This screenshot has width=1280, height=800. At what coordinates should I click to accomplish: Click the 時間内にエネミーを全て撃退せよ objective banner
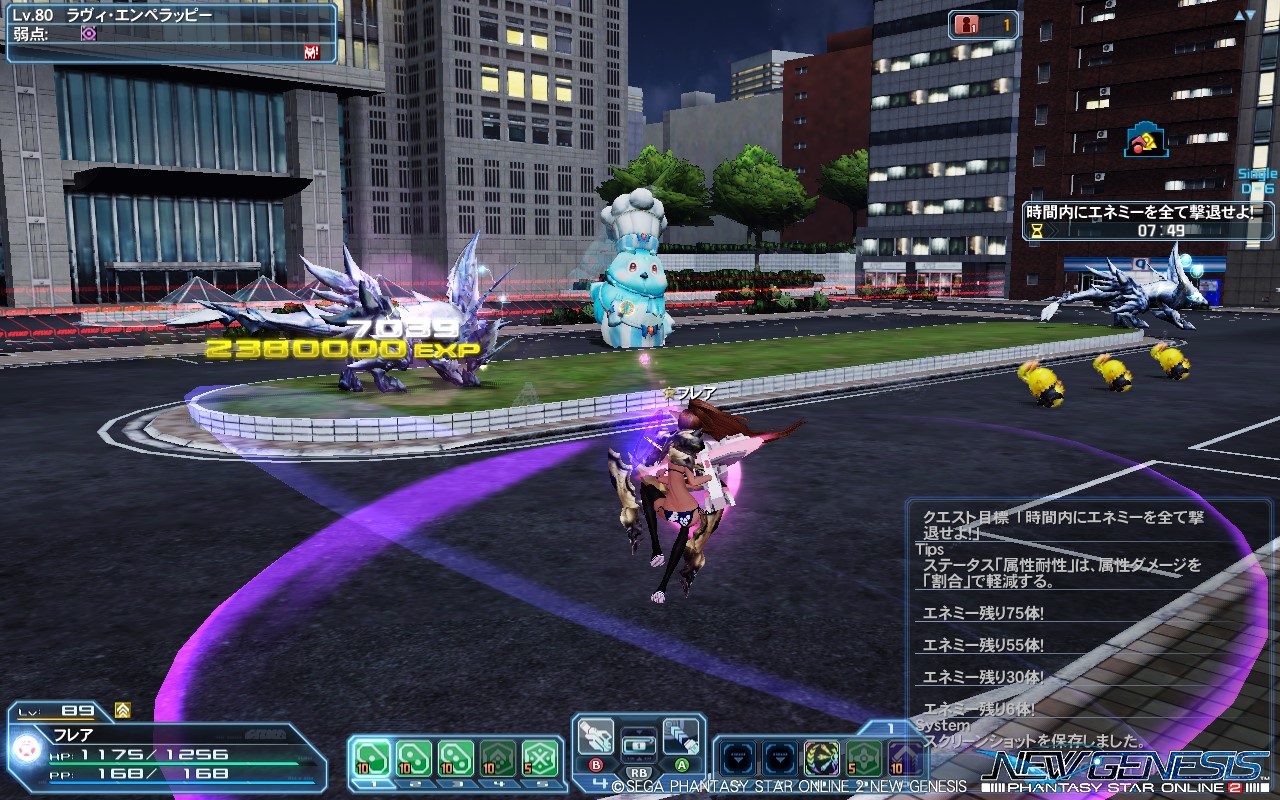1140,211
